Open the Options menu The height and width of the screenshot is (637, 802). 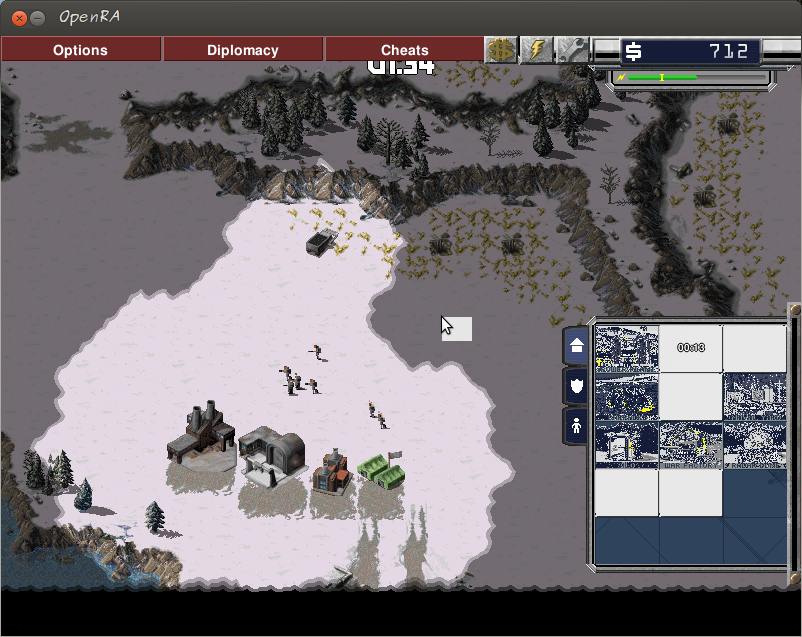(81, 50)
